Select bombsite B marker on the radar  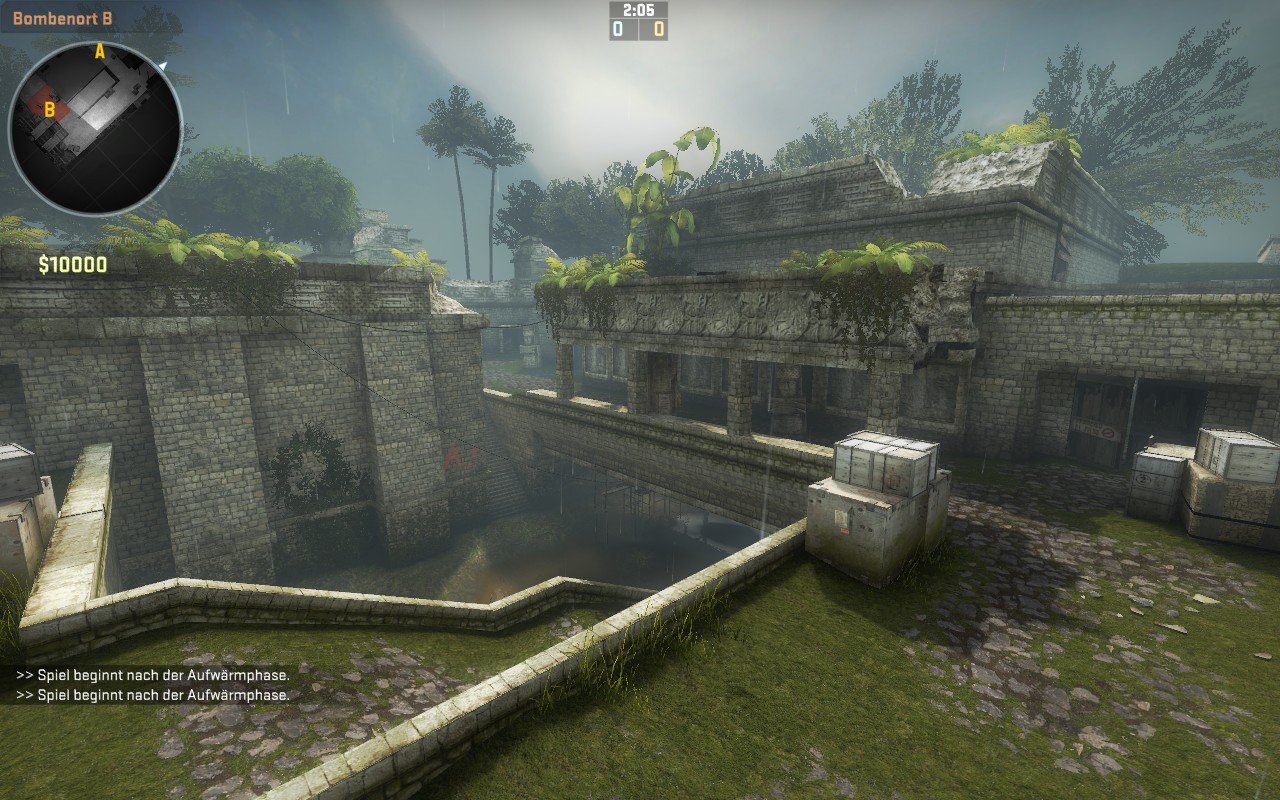[49, 110]
